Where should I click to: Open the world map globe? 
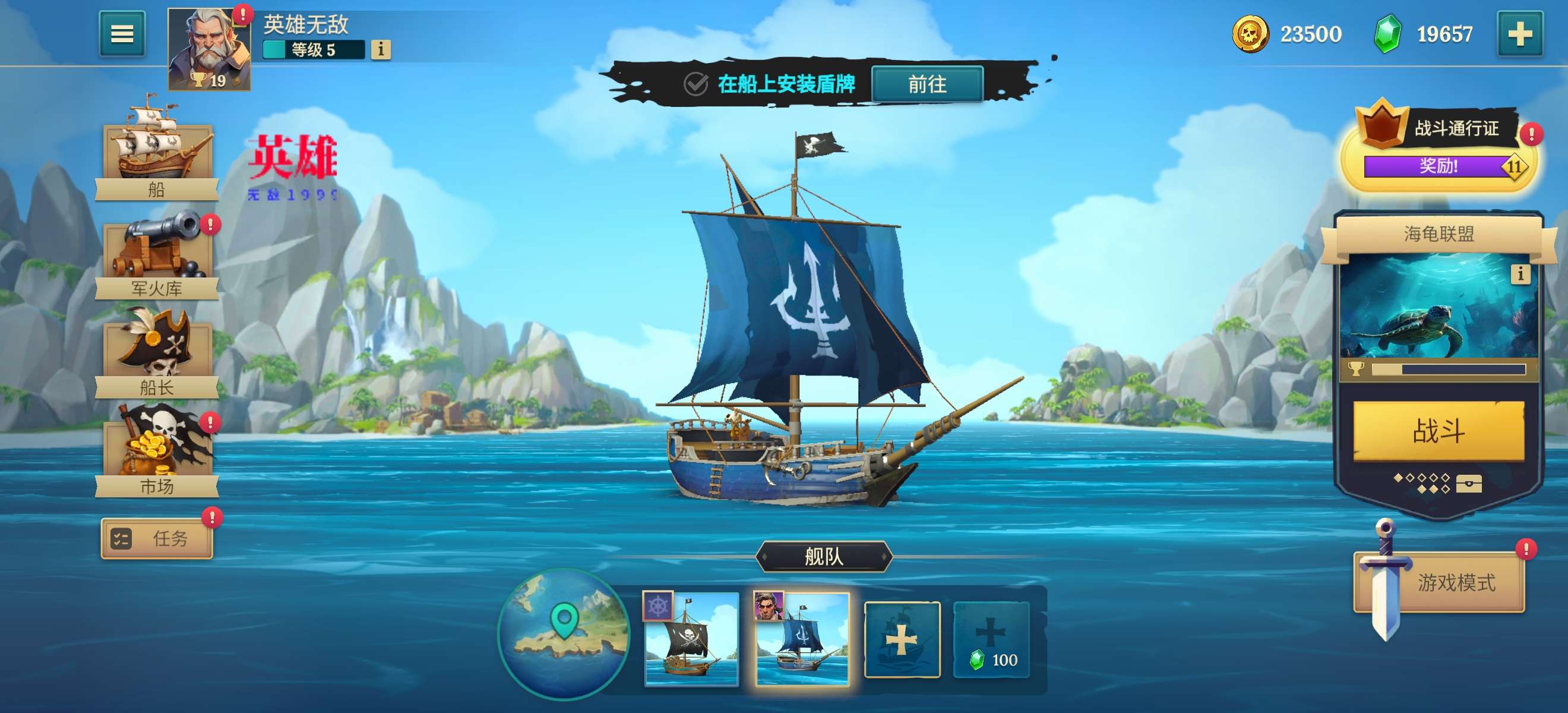tap(563, 633)
